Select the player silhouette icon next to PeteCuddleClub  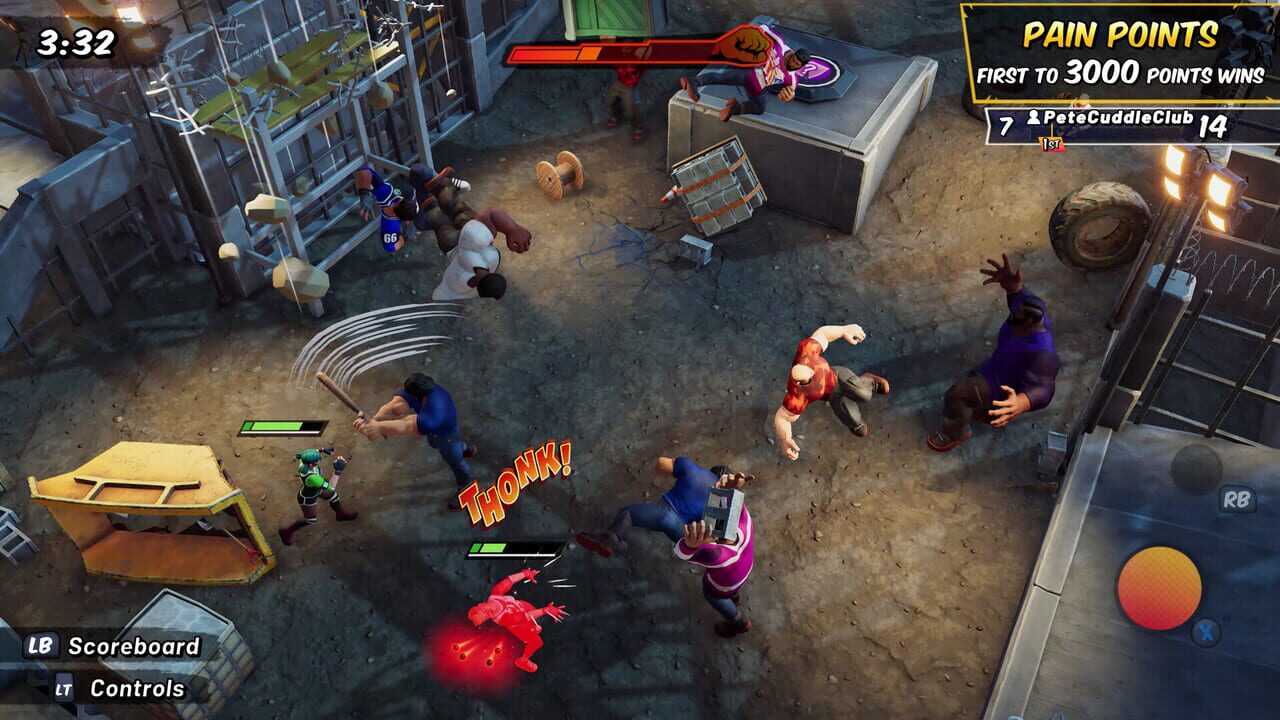(1035, 118)
